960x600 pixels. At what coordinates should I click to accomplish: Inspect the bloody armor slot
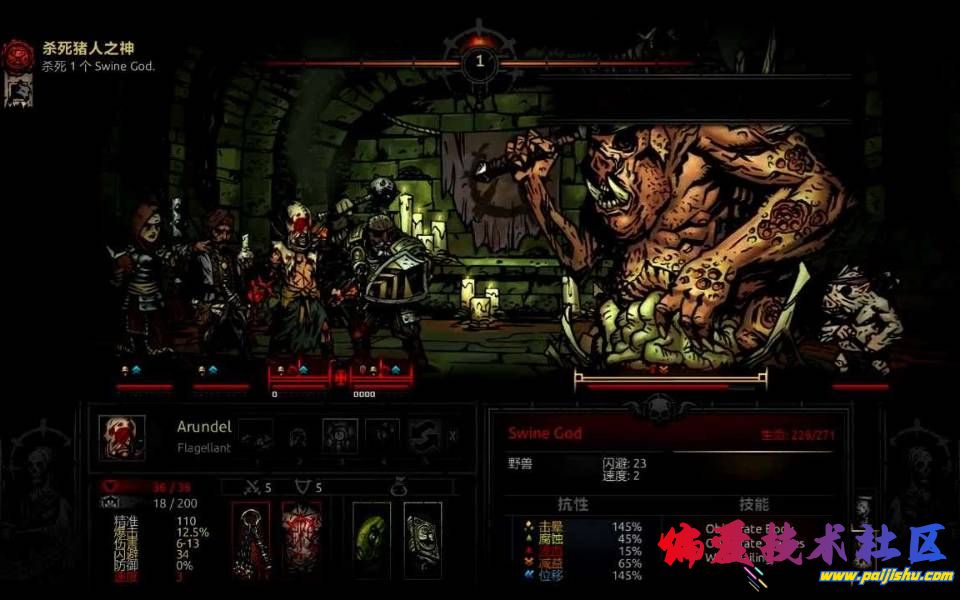(300, 541)
